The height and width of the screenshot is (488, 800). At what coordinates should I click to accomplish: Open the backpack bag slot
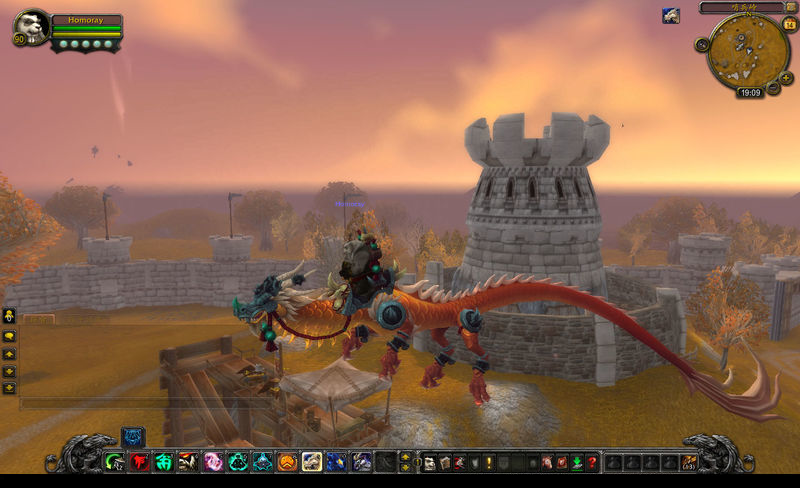coord(688,462)
